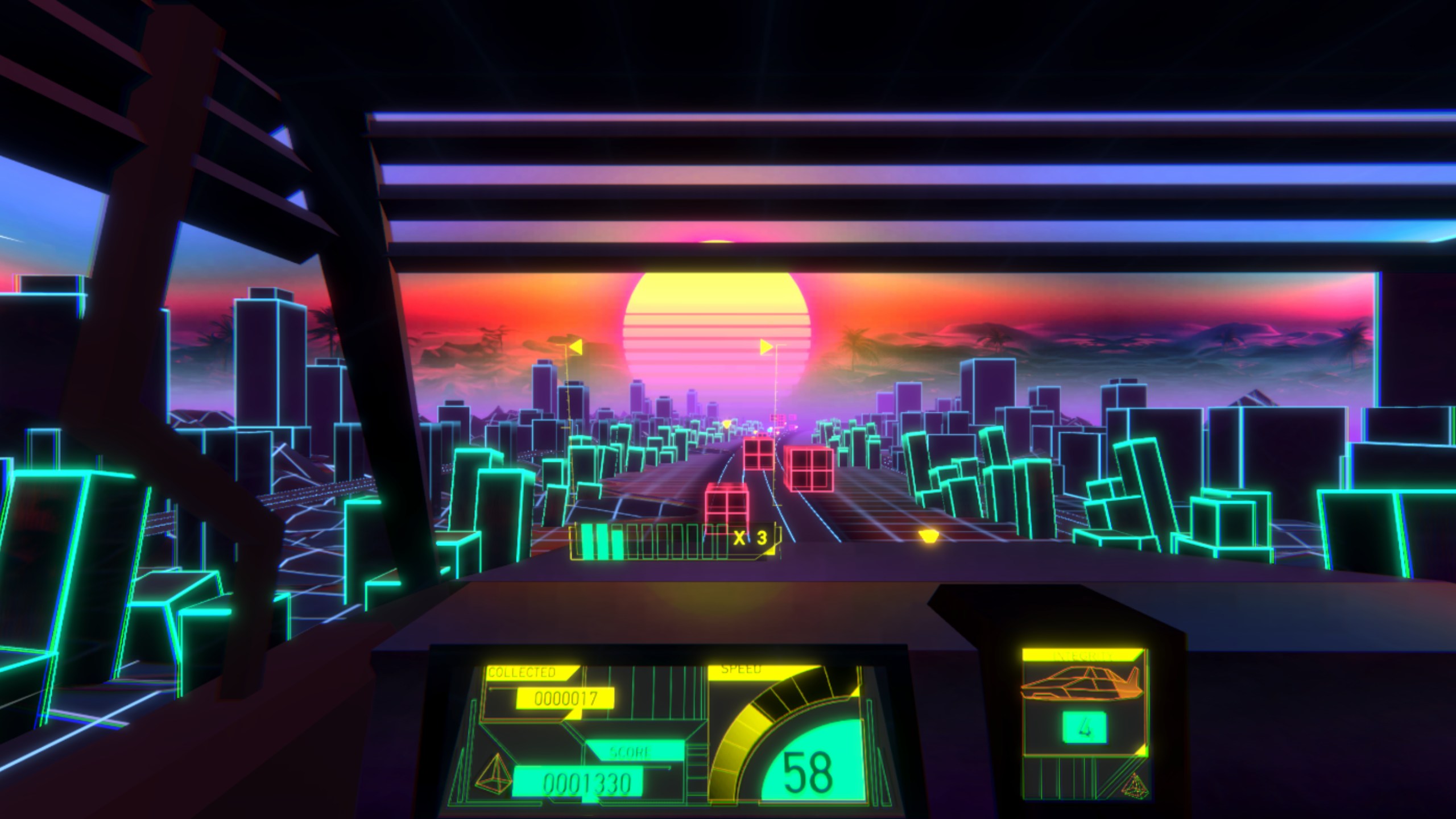Select the orange wireframe car on the INTEGRITY panel
The width and height of the screenshot is (1456, 819).
(1081, 682)
